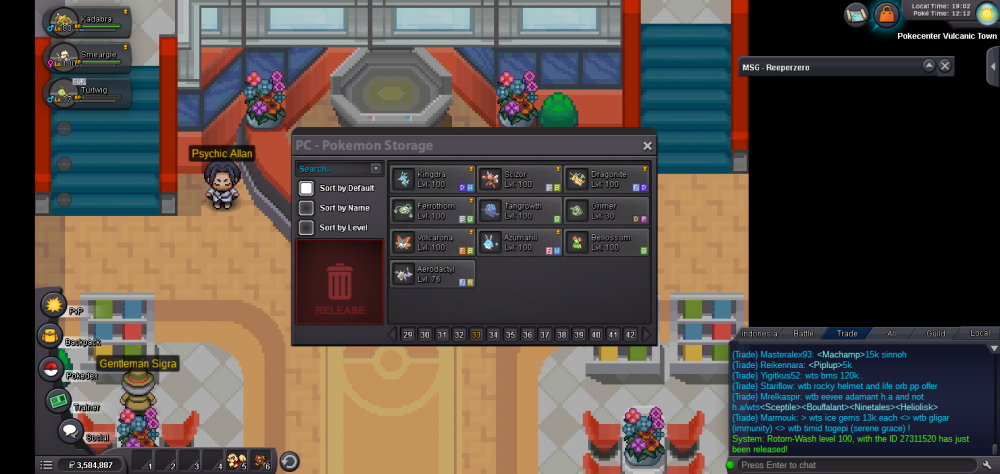Open the Backpack
This screenshot has height=474, width=1000.
point(50,336)
